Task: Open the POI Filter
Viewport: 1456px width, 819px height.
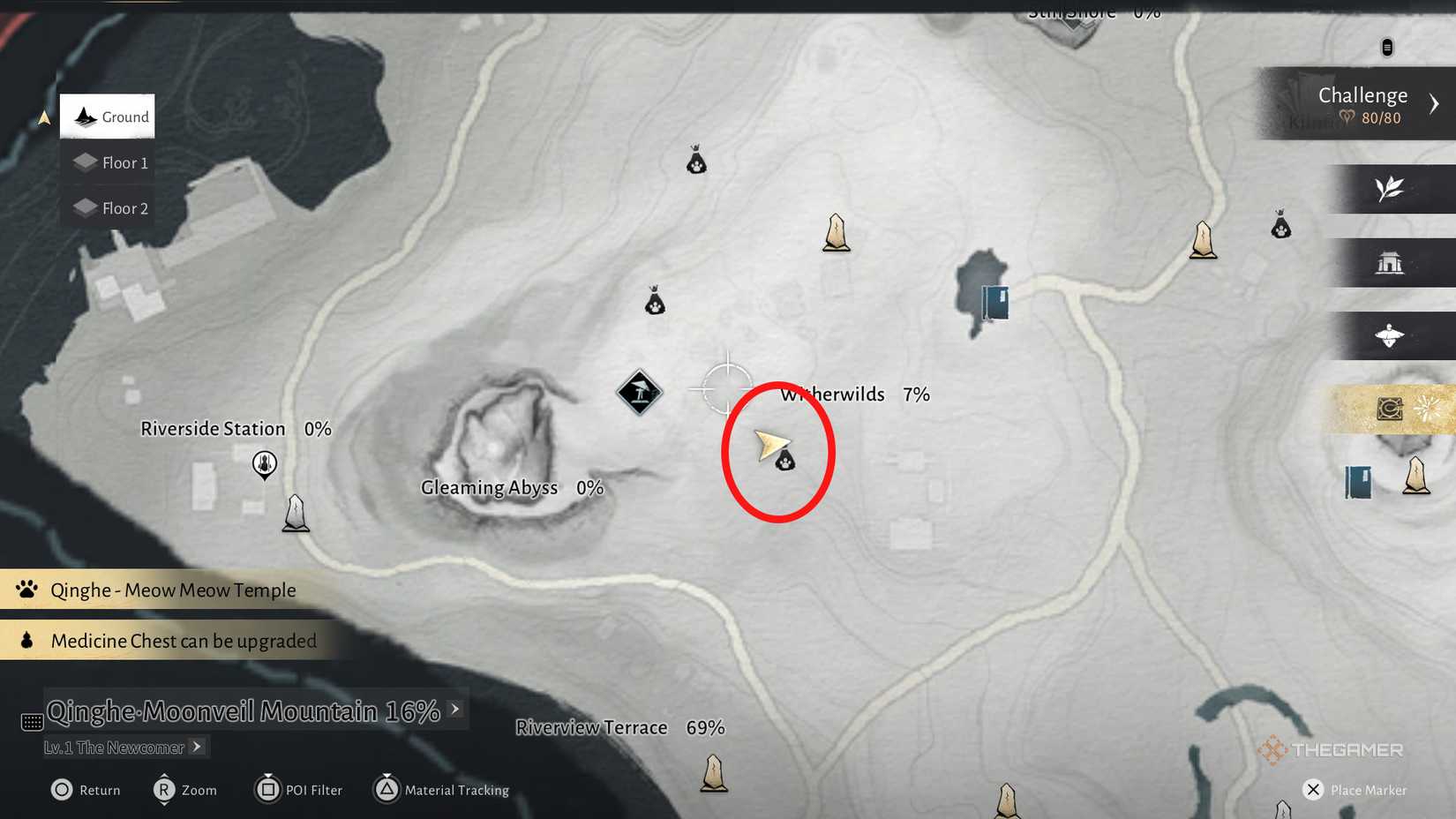Action: click(298, 790)
